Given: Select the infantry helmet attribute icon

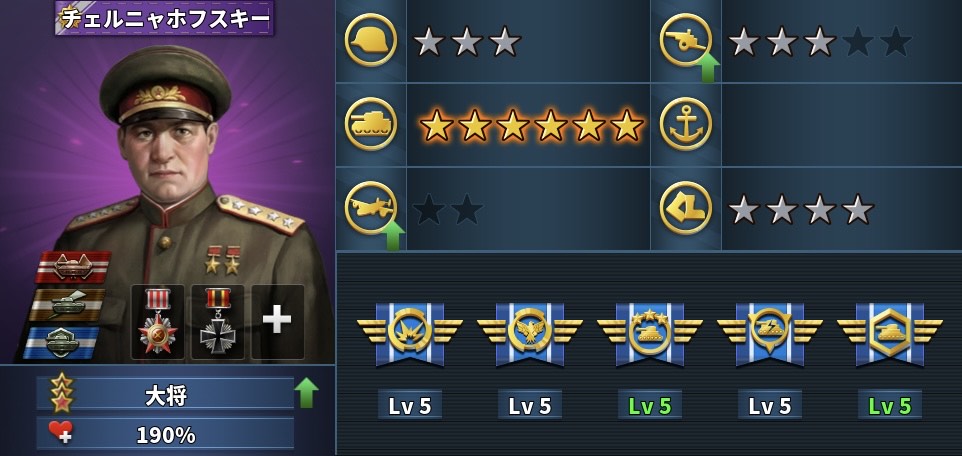Looking at the screenshot, I should tap(370, 41).
